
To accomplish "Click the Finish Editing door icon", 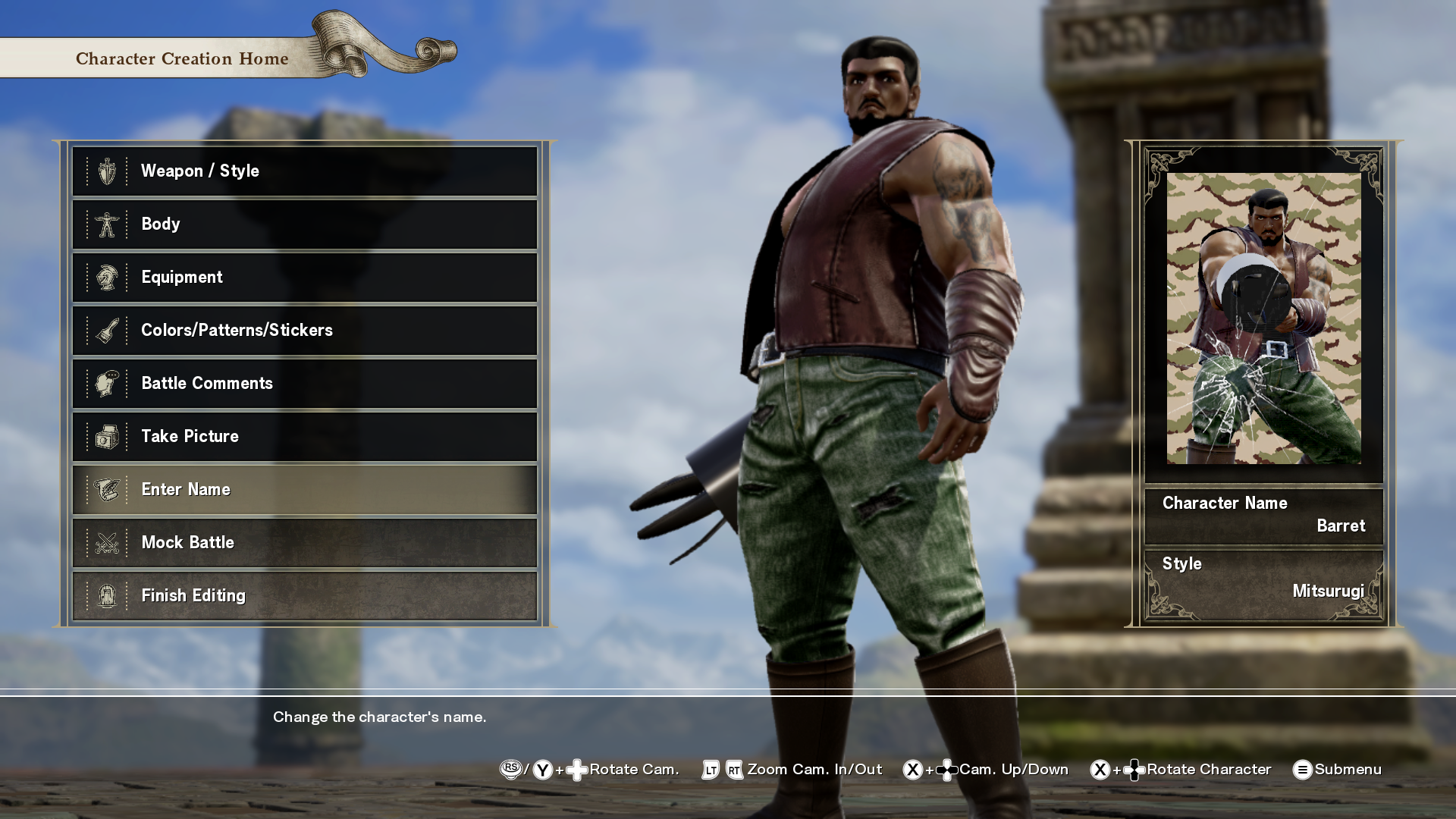I will (107, 595).
